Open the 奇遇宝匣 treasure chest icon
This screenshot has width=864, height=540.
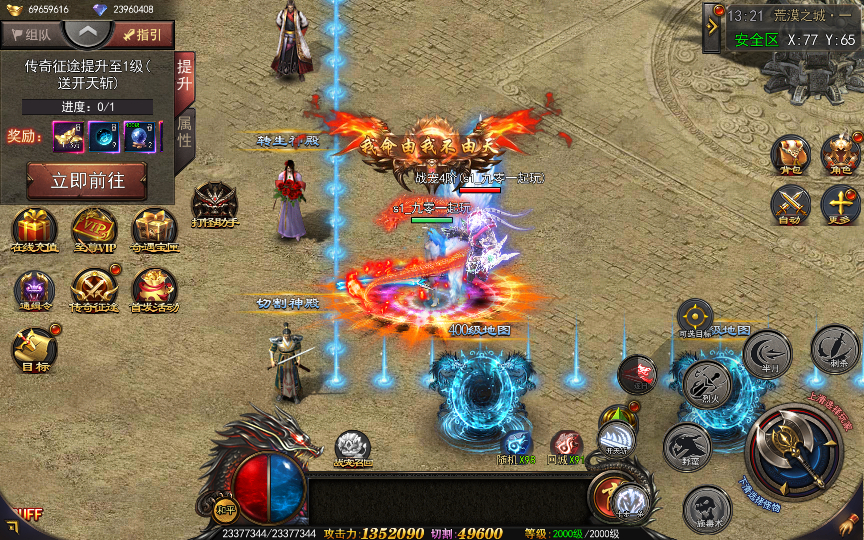154,230
